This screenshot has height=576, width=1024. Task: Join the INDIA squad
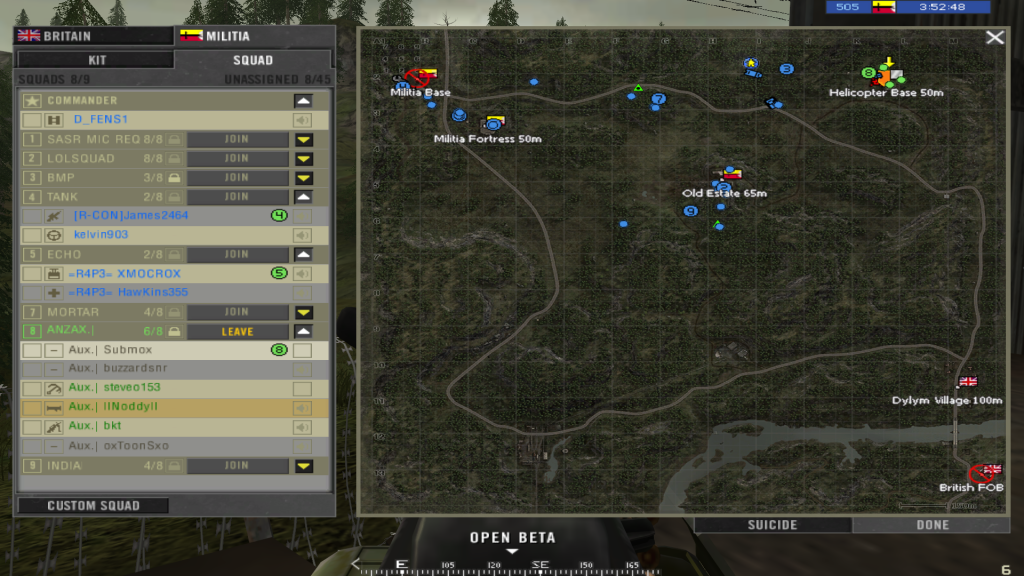pos(237,466)
